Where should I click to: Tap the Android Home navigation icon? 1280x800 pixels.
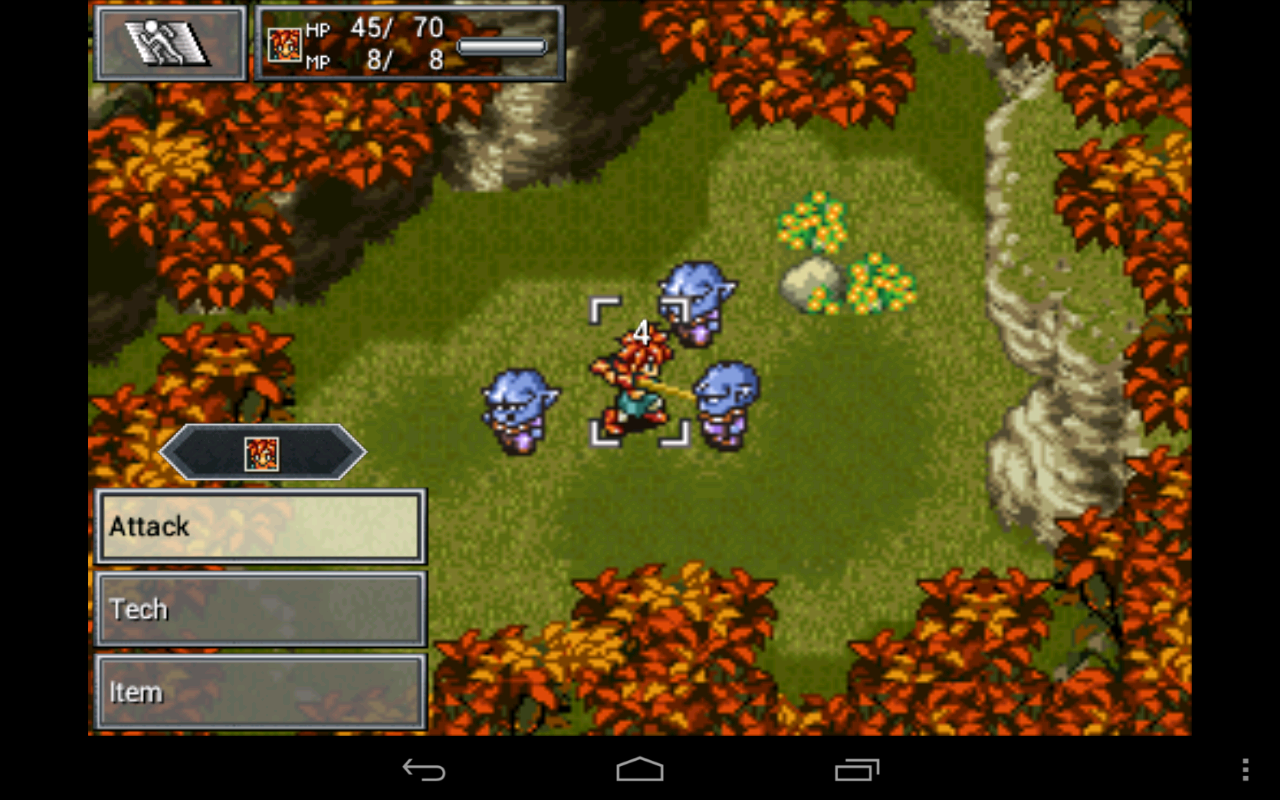[x=639, y=770]
